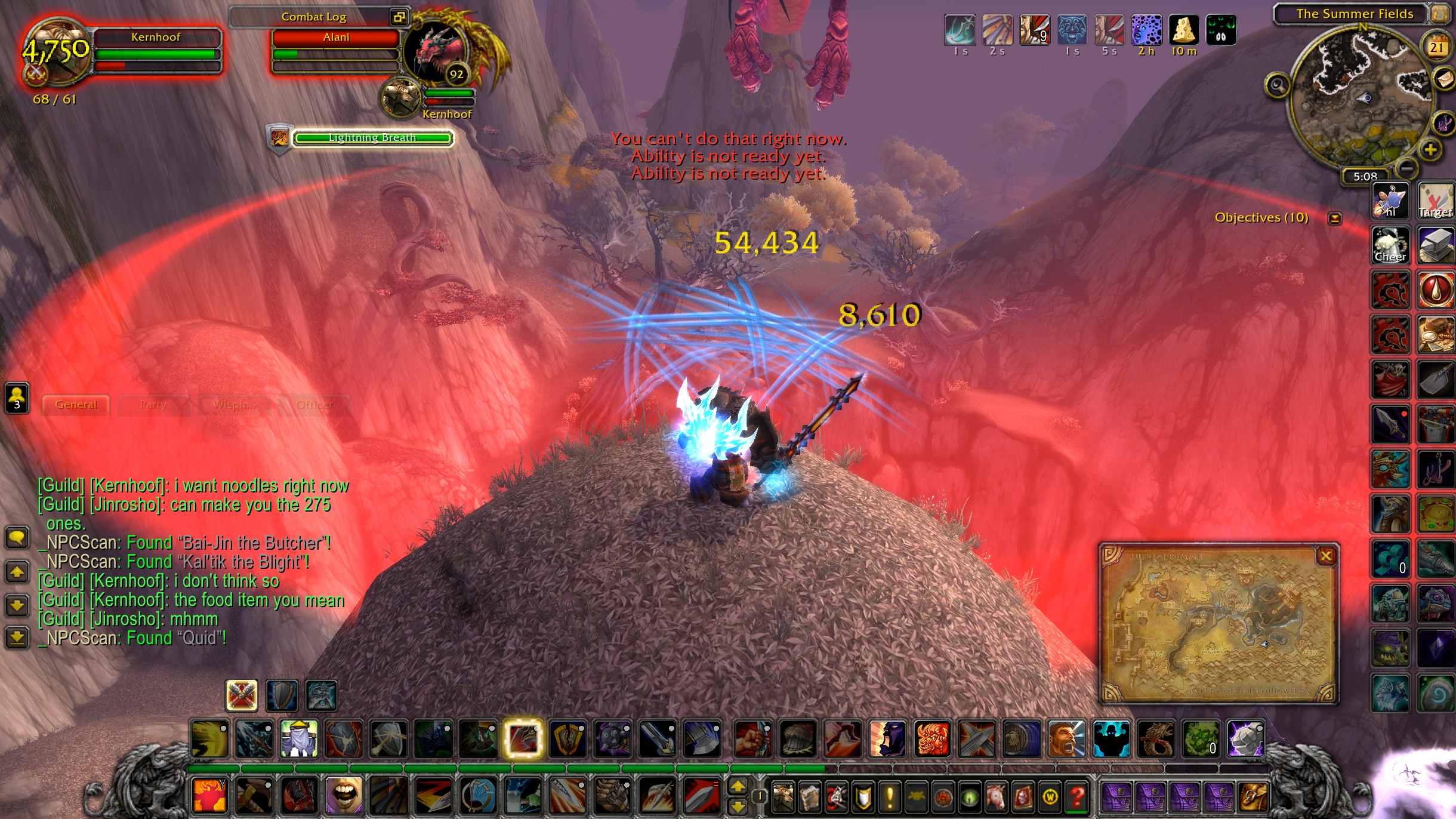Open the chat speech bubble menu
The height and width of the screenshot is (819, 1456).
click(x=17, y=537)
